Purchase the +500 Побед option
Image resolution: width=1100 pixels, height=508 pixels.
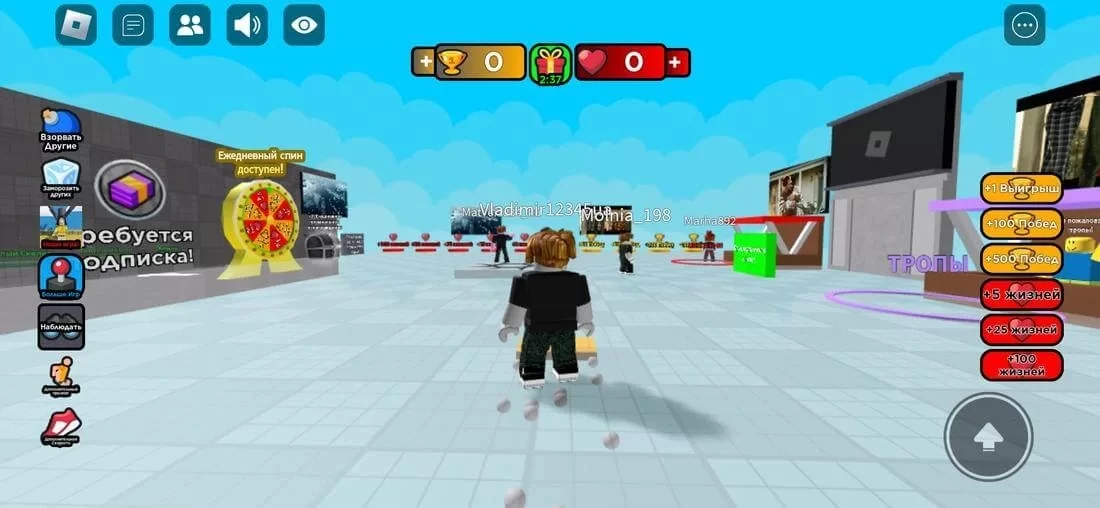(1022, 259)
